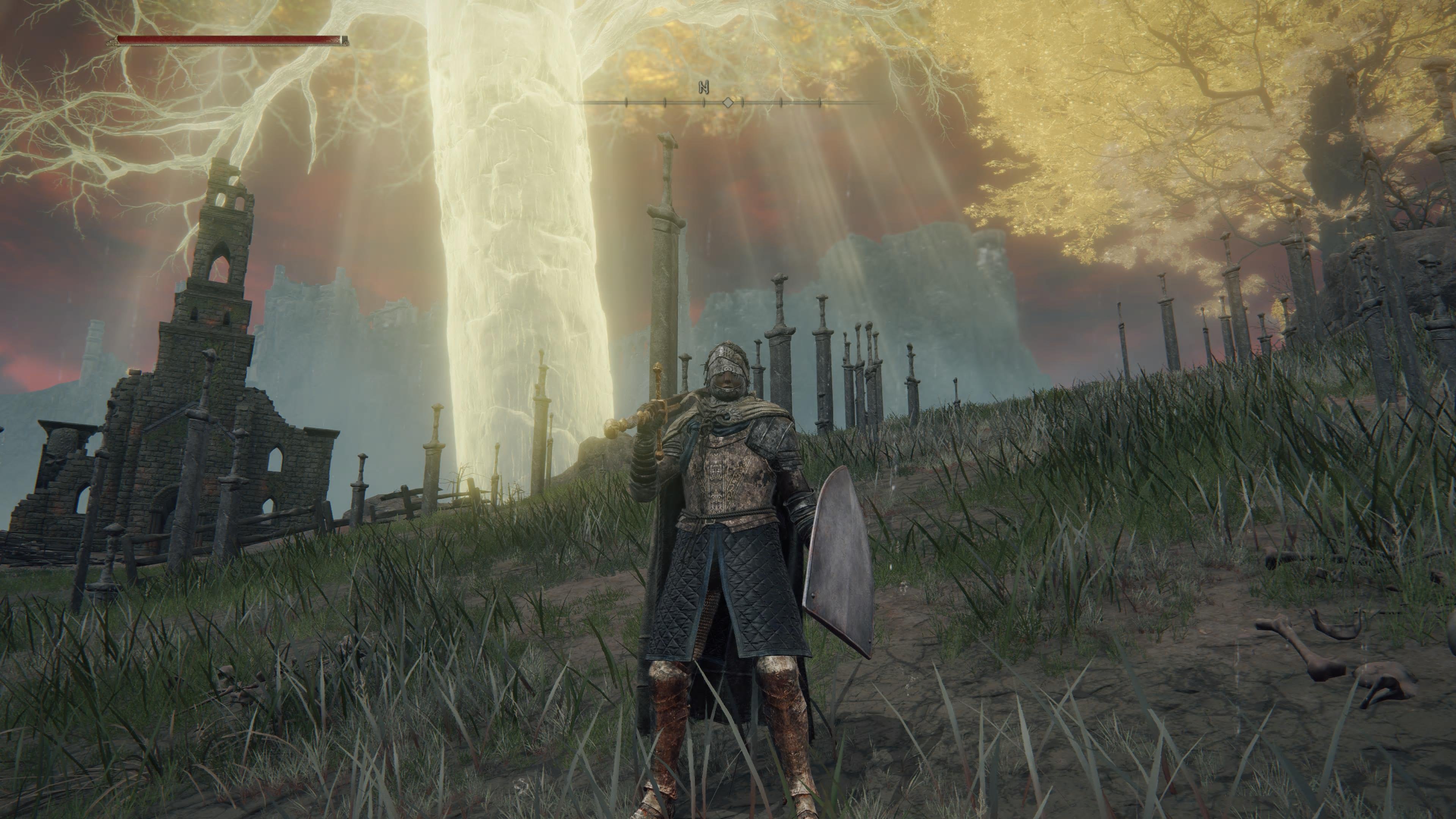The height and width of the screenshot is (819, 1456).
Task: Select the diamond marker on the compass
Action: click(x=728, y=103)
